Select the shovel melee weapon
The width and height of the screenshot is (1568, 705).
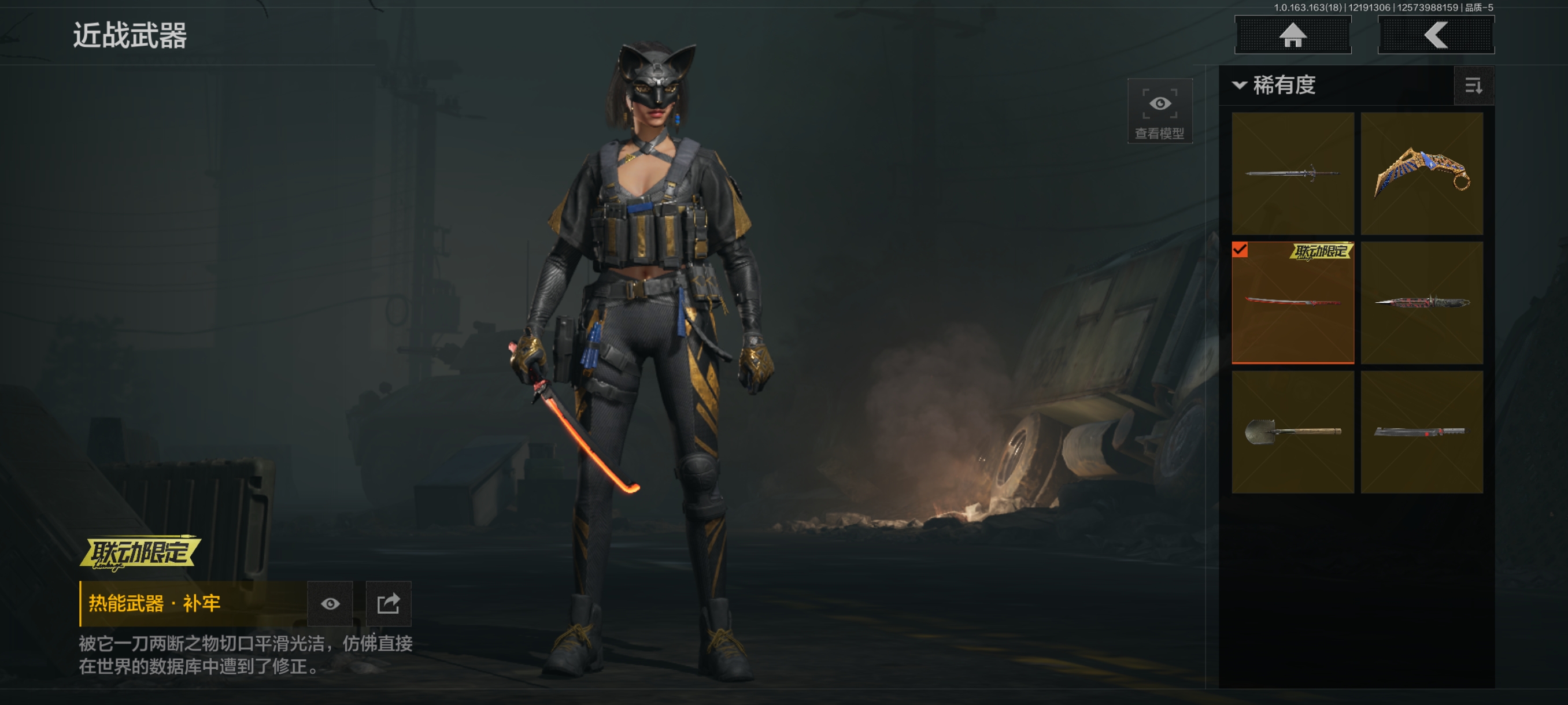point(1292,432)
